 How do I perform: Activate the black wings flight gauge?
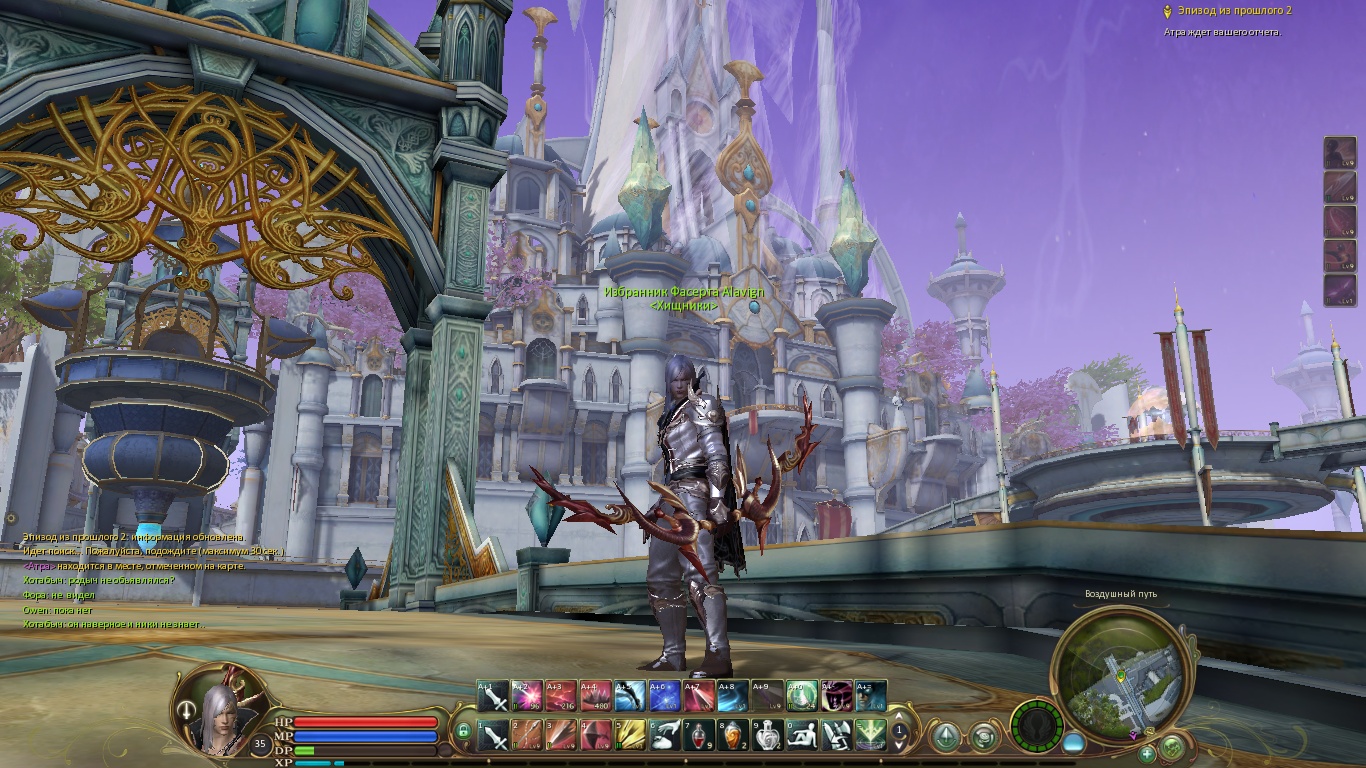(1037, 725)
